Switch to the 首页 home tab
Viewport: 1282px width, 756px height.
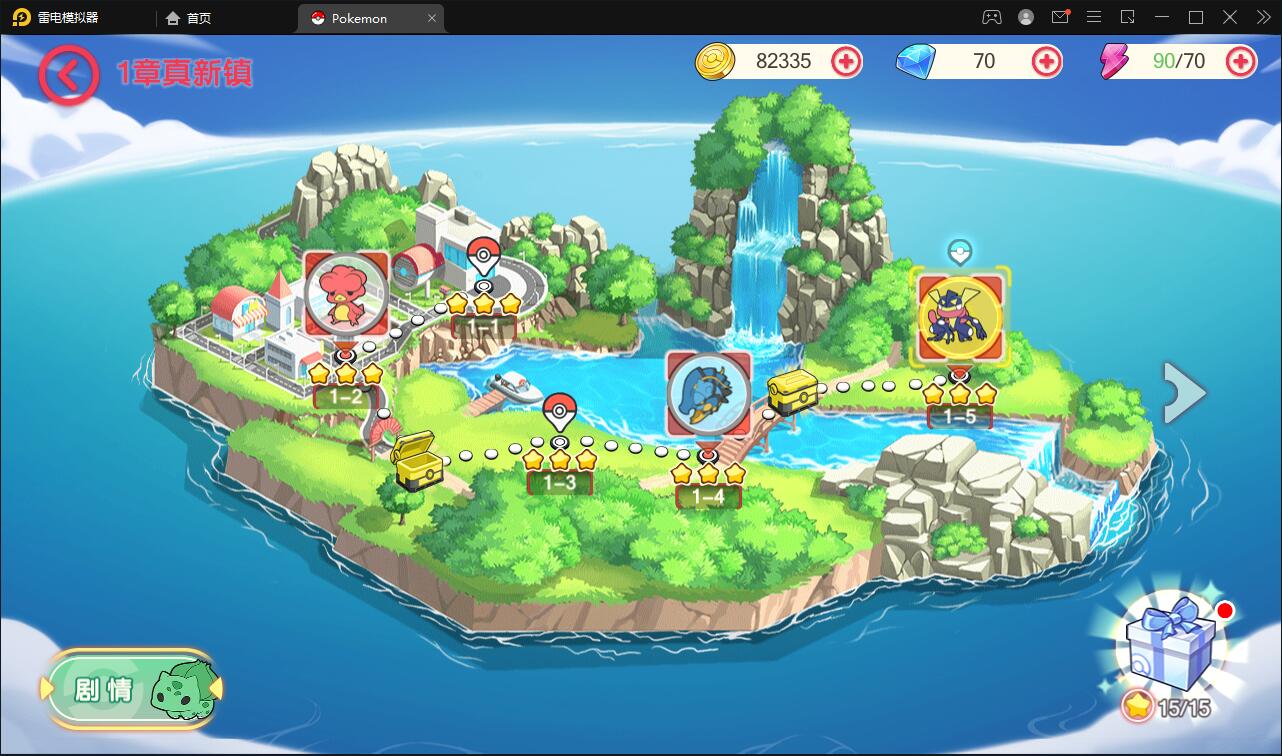click(x=190, y=17)
